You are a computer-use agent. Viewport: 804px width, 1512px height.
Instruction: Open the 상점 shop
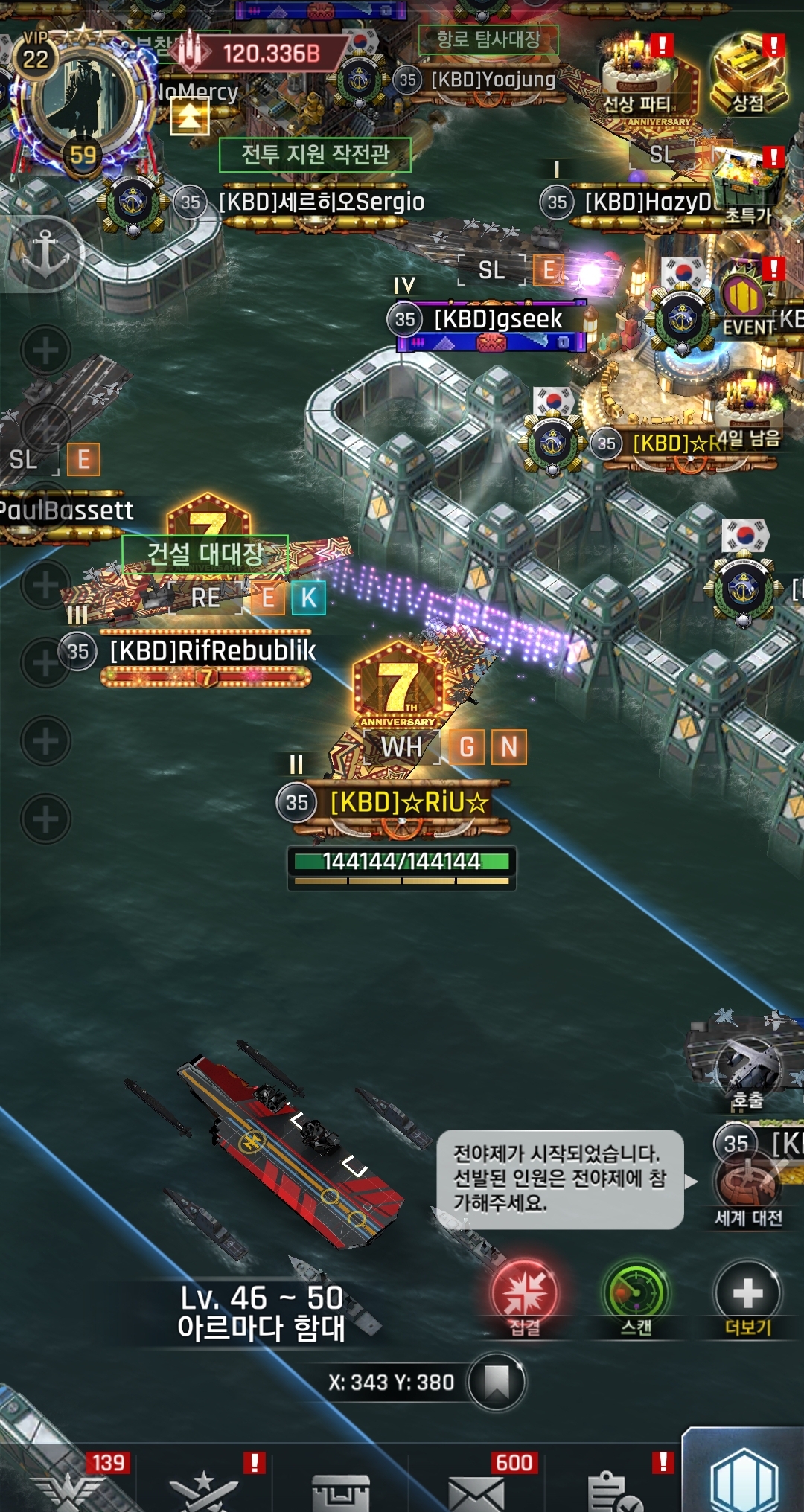(748, 74)
